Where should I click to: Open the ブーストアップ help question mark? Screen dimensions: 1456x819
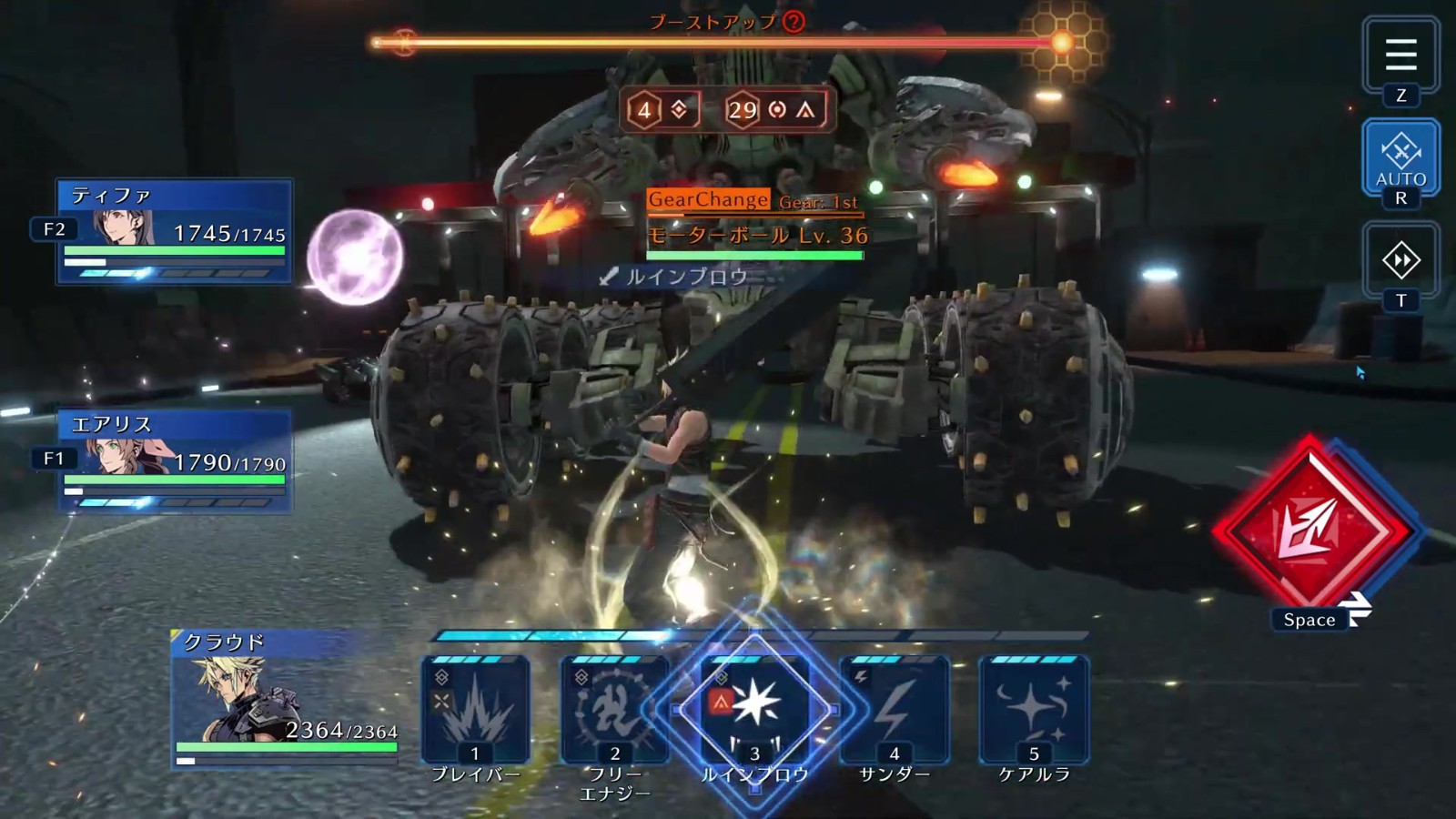[794, 21]
